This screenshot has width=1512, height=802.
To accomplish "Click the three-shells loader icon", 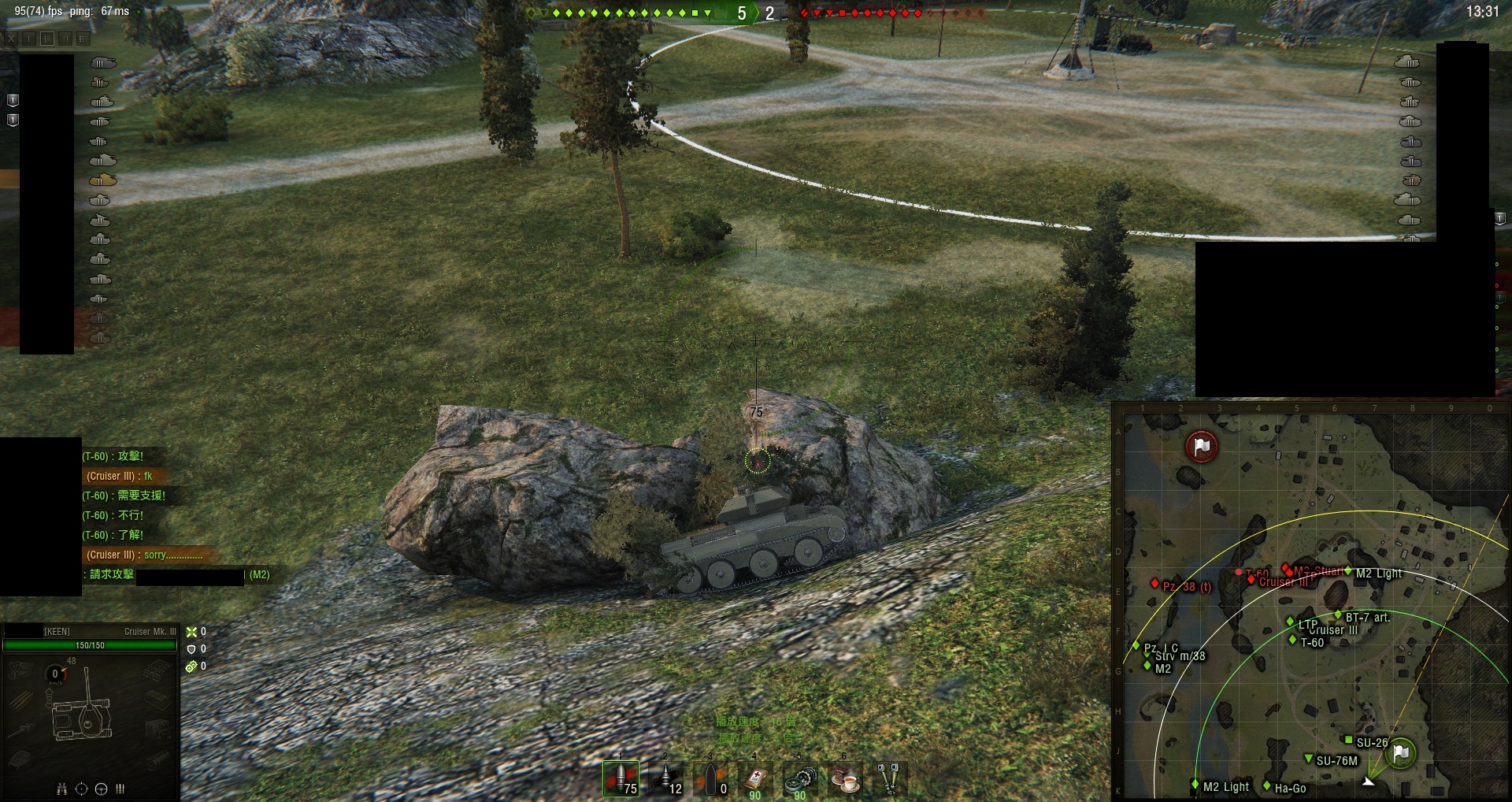I will click(120, 789).
